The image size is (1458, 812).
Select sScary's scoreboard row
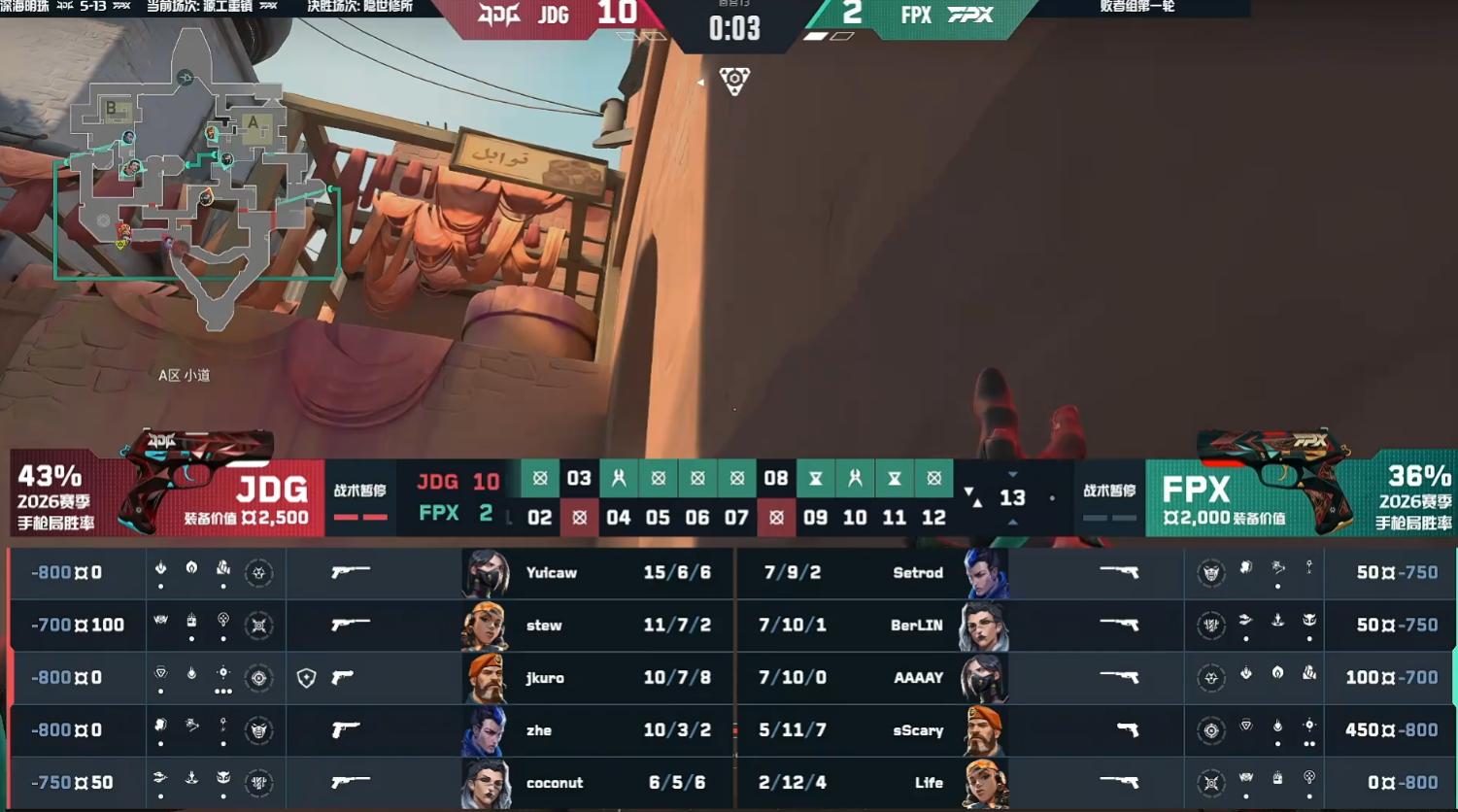click(x=918, y=730)
